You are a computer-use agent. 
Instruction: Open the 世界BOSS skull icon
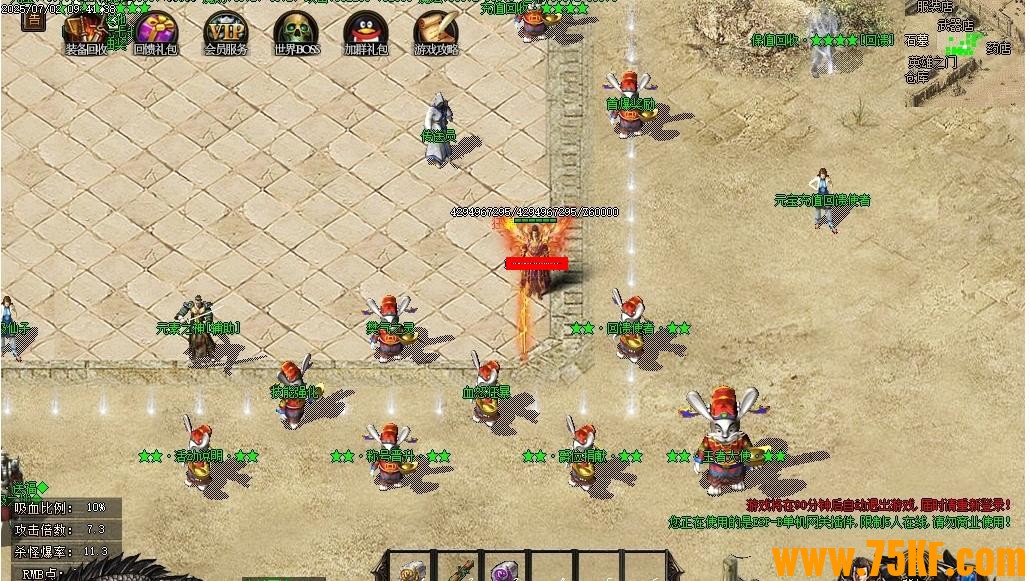(x=296, y=30)
